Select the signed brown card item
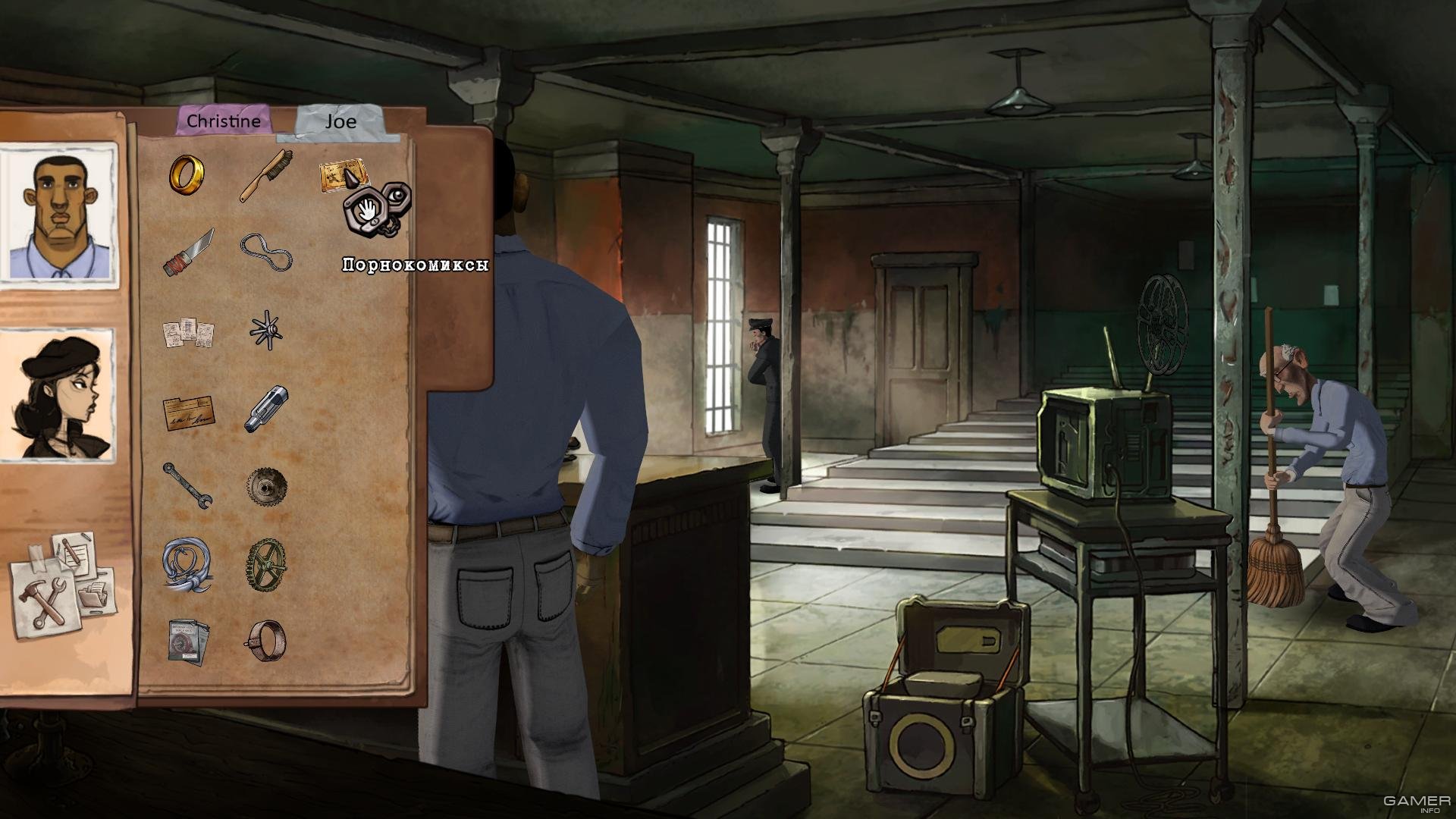This screenshot has width=1456, height=819. [188, 413]
